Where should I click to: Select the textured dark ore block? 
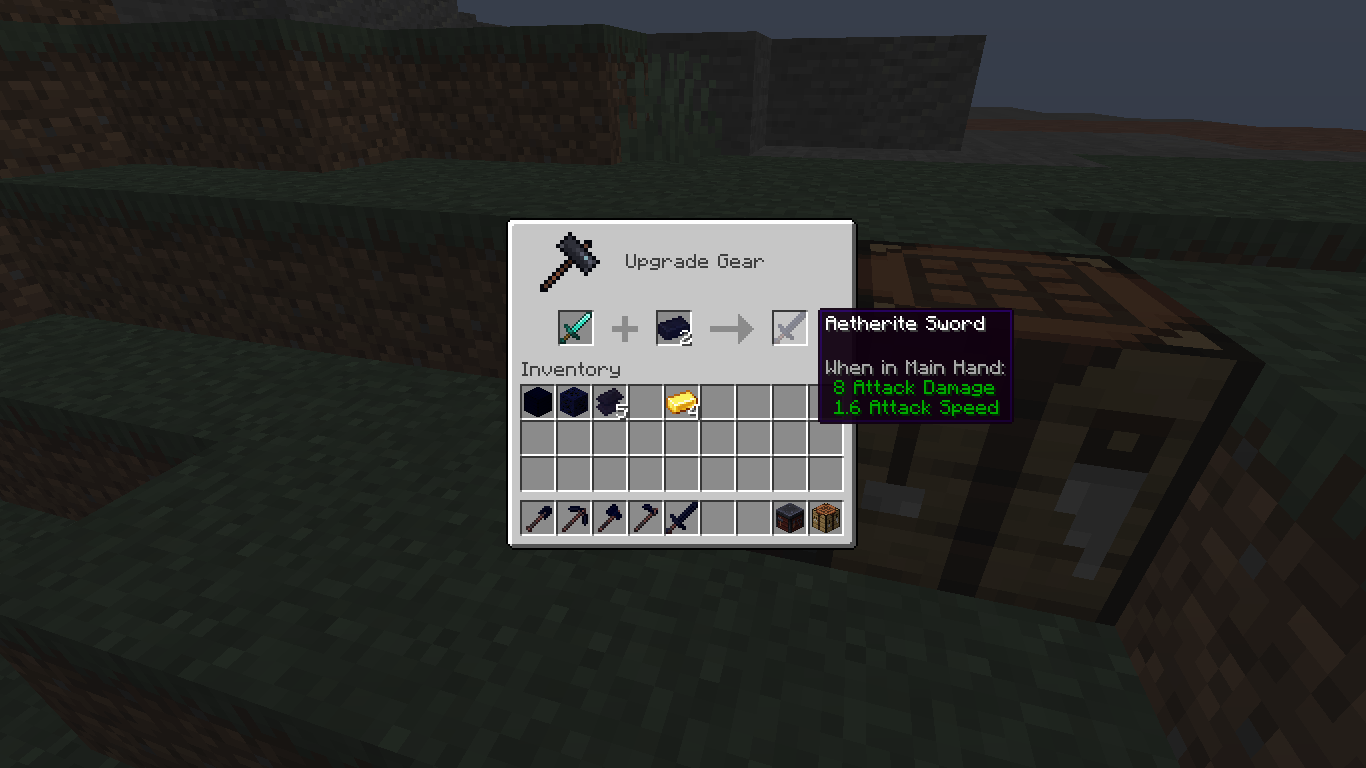pyautogui.click(x=574, y=401)
